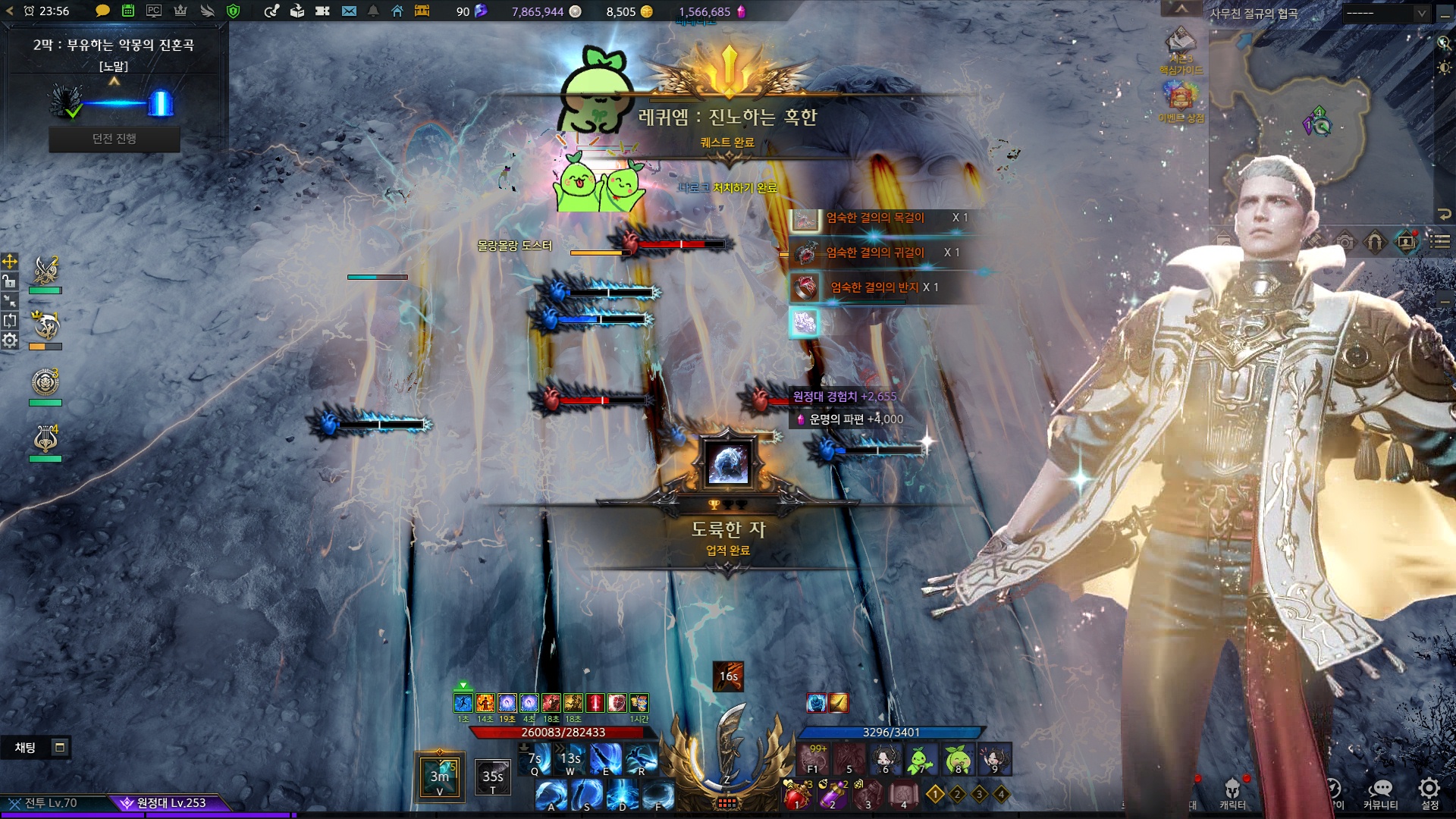Toggle the minimap brightness sun icon

tap(1444, 67)
